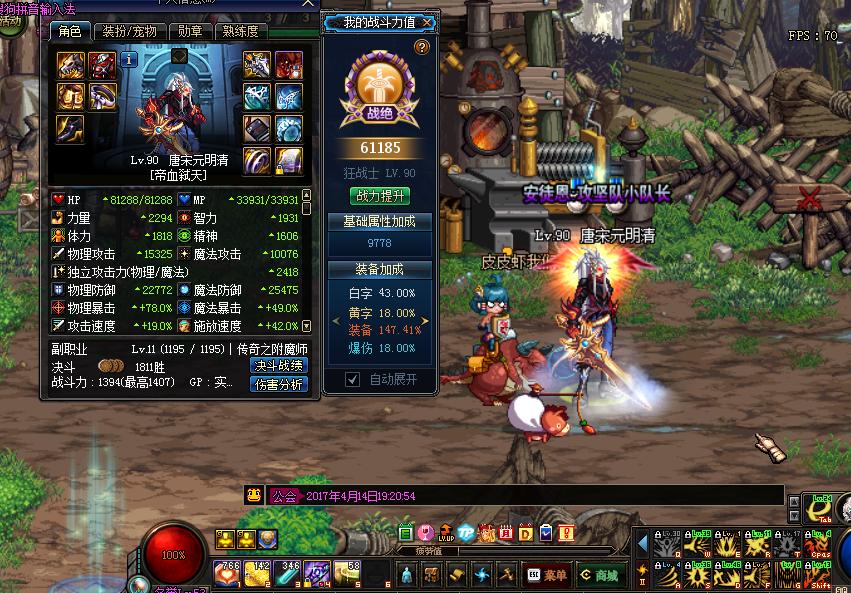The image size is (851, 593).
Task: Show the 熟练度 tab
Action: [x=240, y=31]
